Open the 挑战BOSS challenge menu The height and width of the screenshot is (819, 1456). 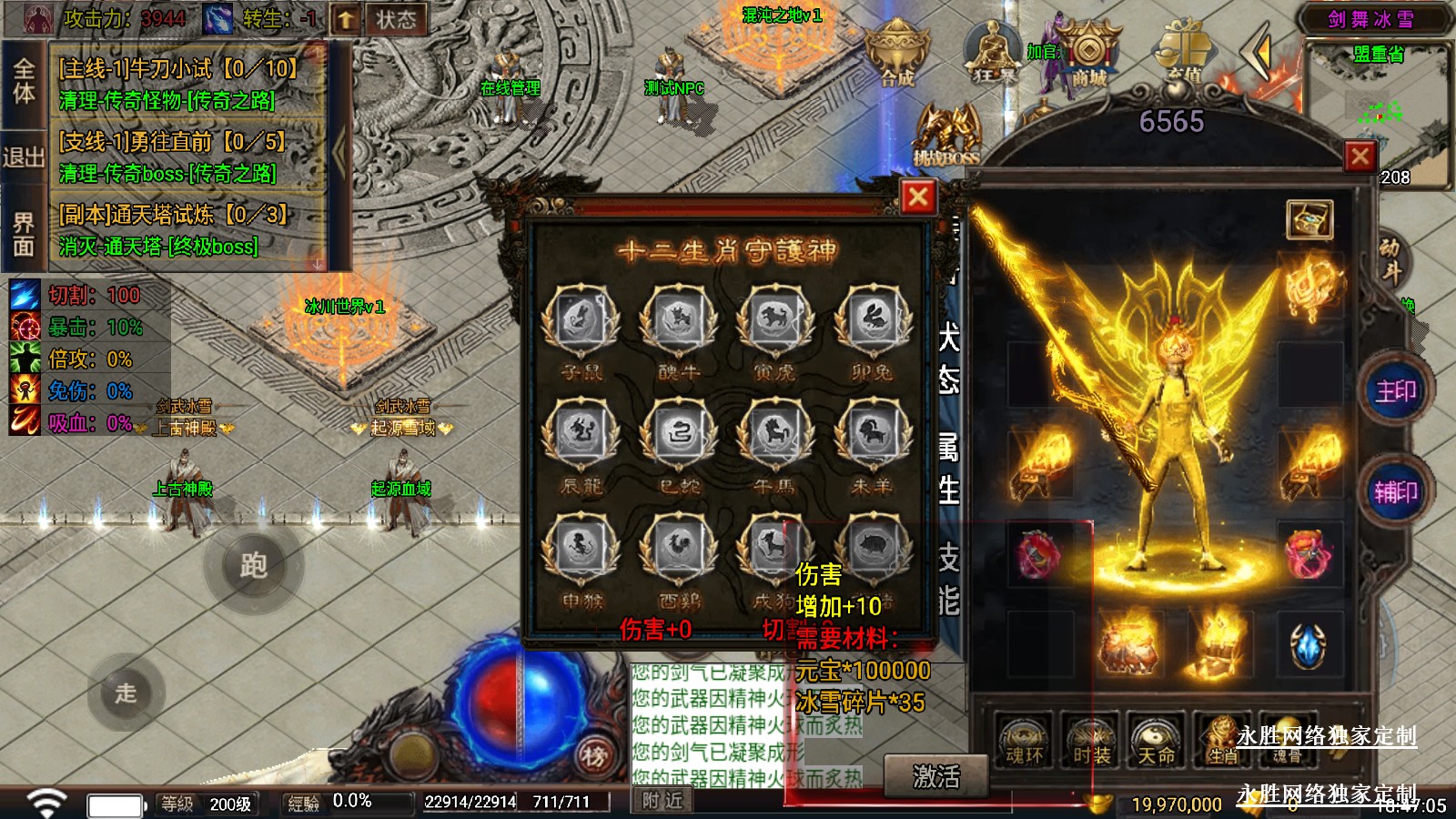(947, 136)
